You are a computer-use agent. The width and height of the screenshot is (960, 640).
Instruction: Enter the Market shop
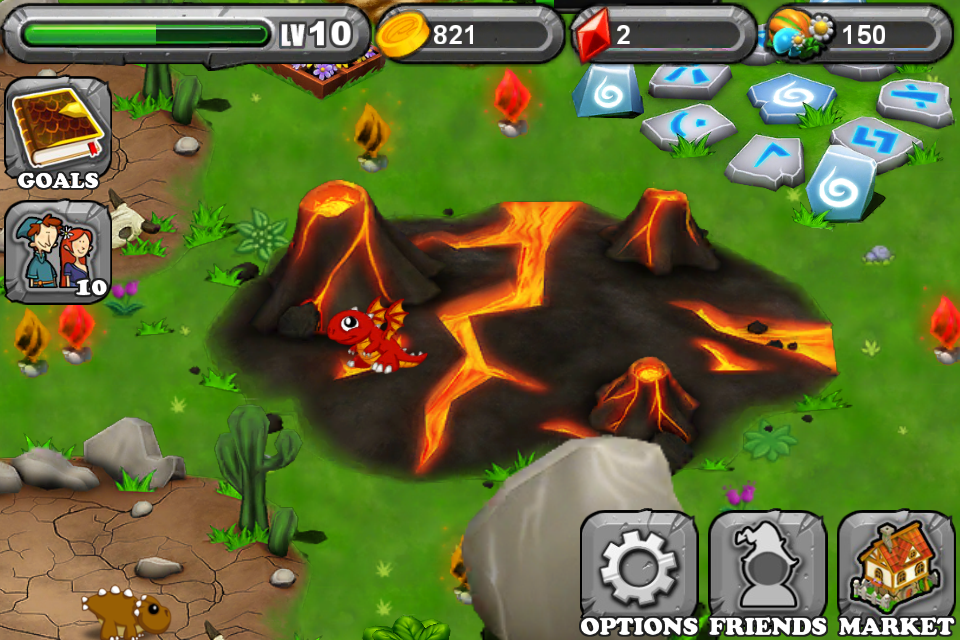(895, 571)
